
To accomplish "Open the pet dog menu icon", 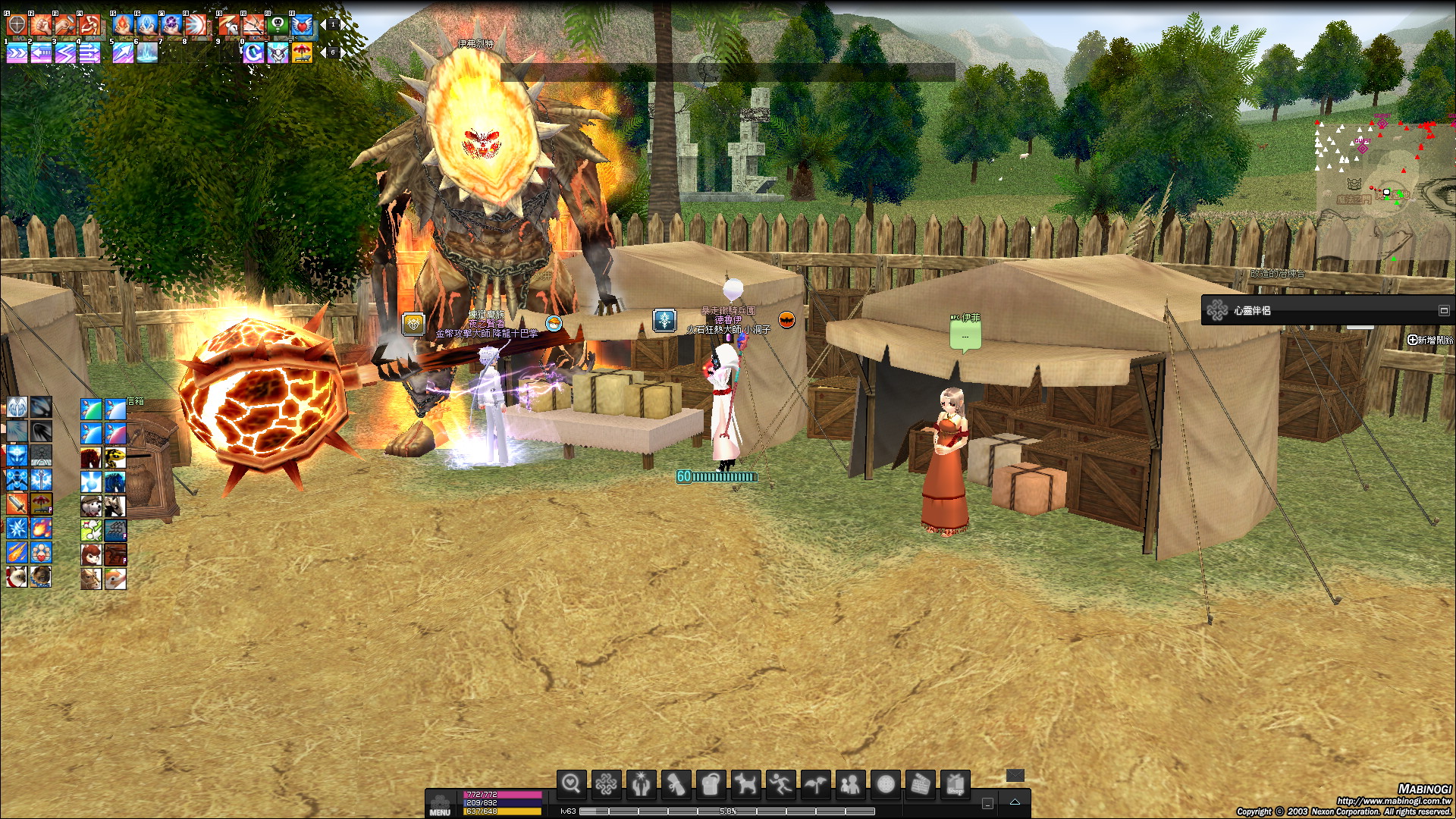I will click(x=745, y=784).
